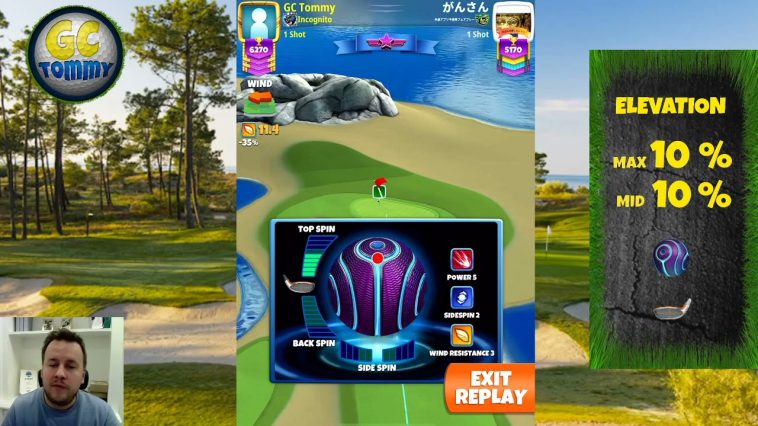
Task: Open the opponent's avatar profile
Action: coord(511,20)
